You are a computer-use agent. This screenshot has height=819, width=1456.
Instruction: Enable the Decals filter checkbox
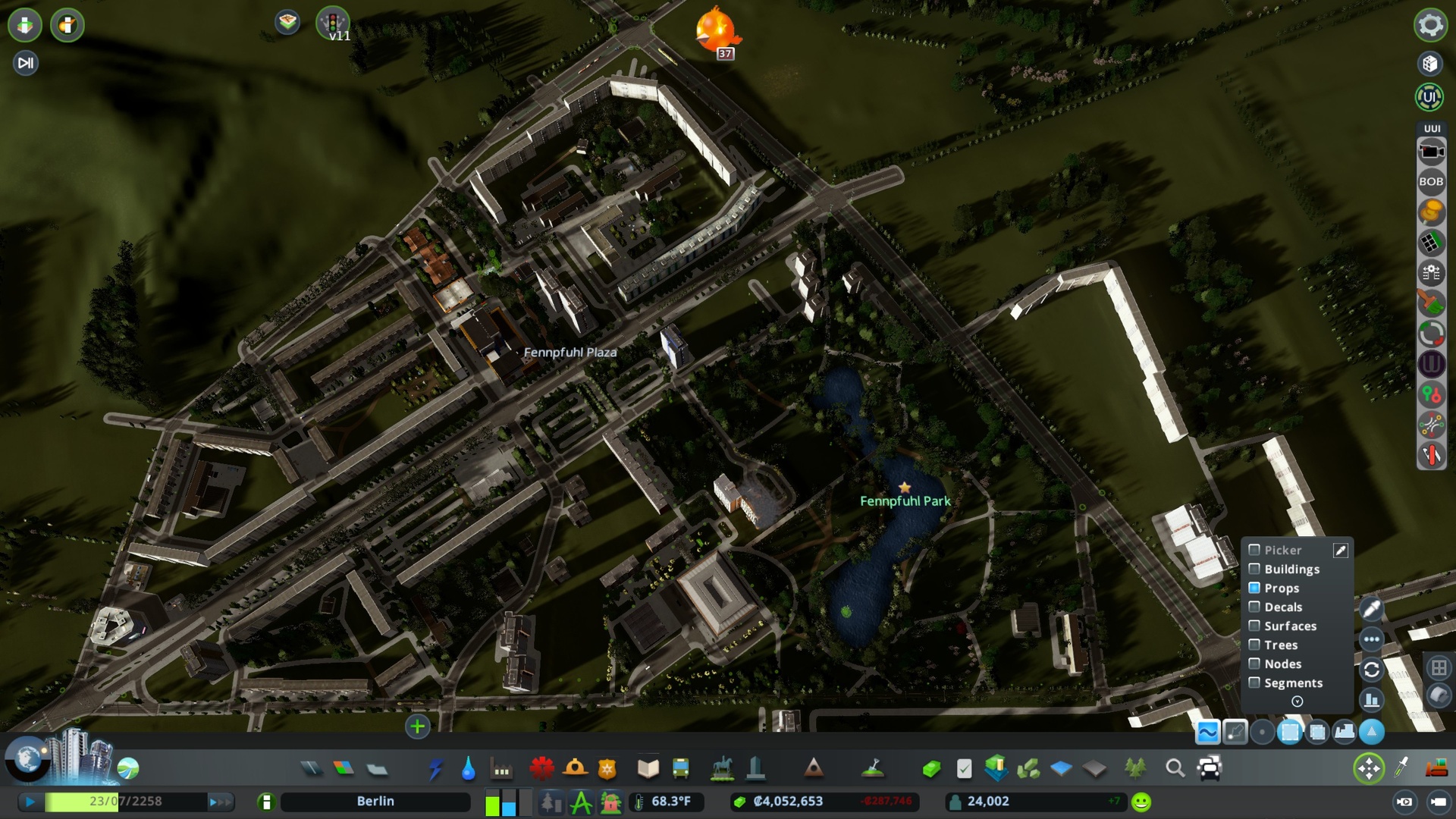[1254, 607]
